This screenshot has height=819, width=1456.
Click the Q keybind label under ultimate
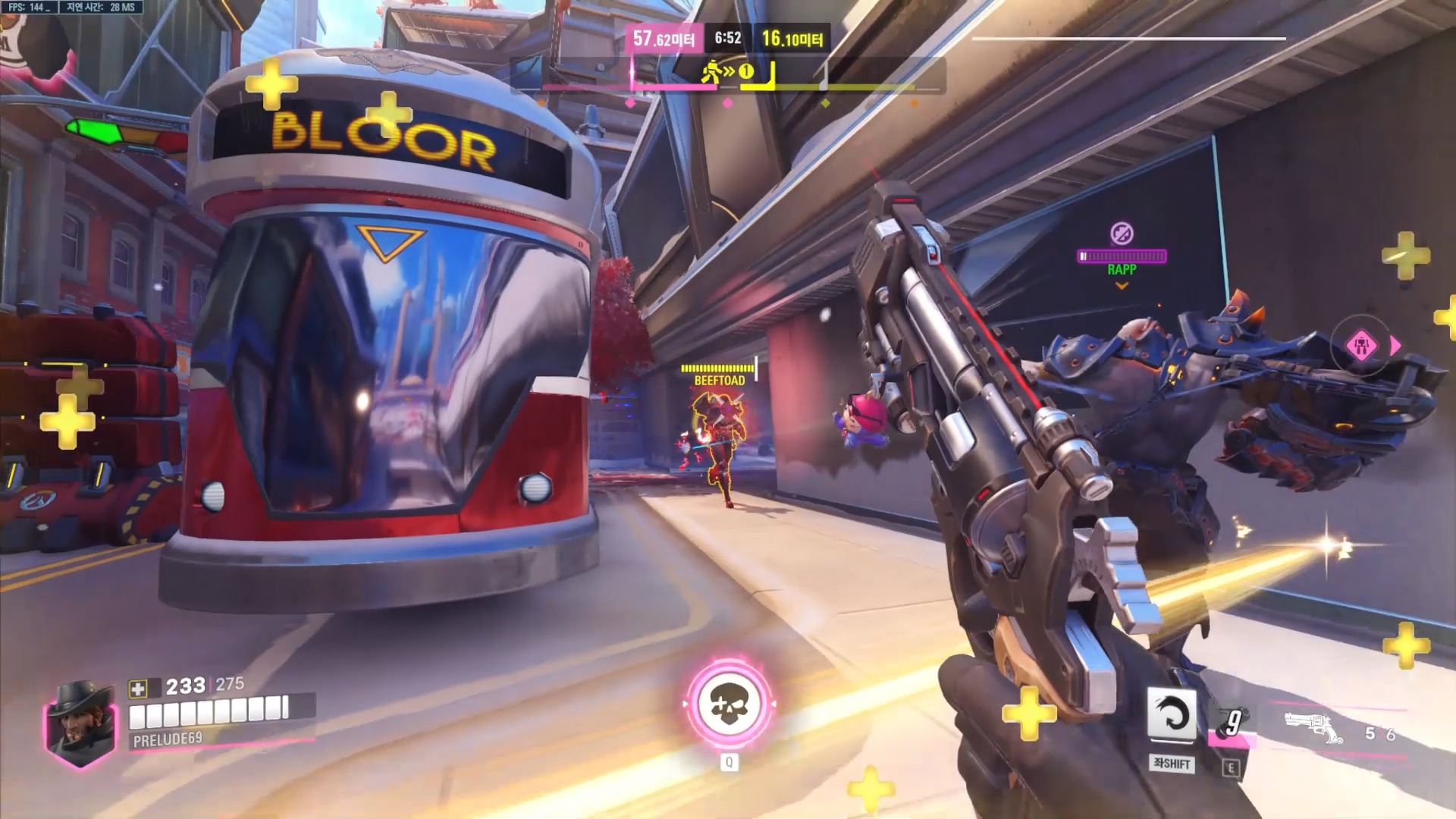(728, 763)
